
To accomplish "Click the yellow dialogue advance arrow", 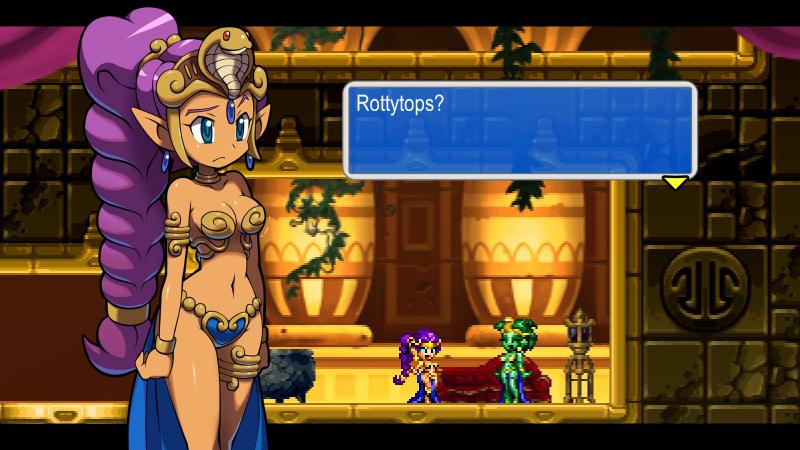I will [x=676, y=182].
